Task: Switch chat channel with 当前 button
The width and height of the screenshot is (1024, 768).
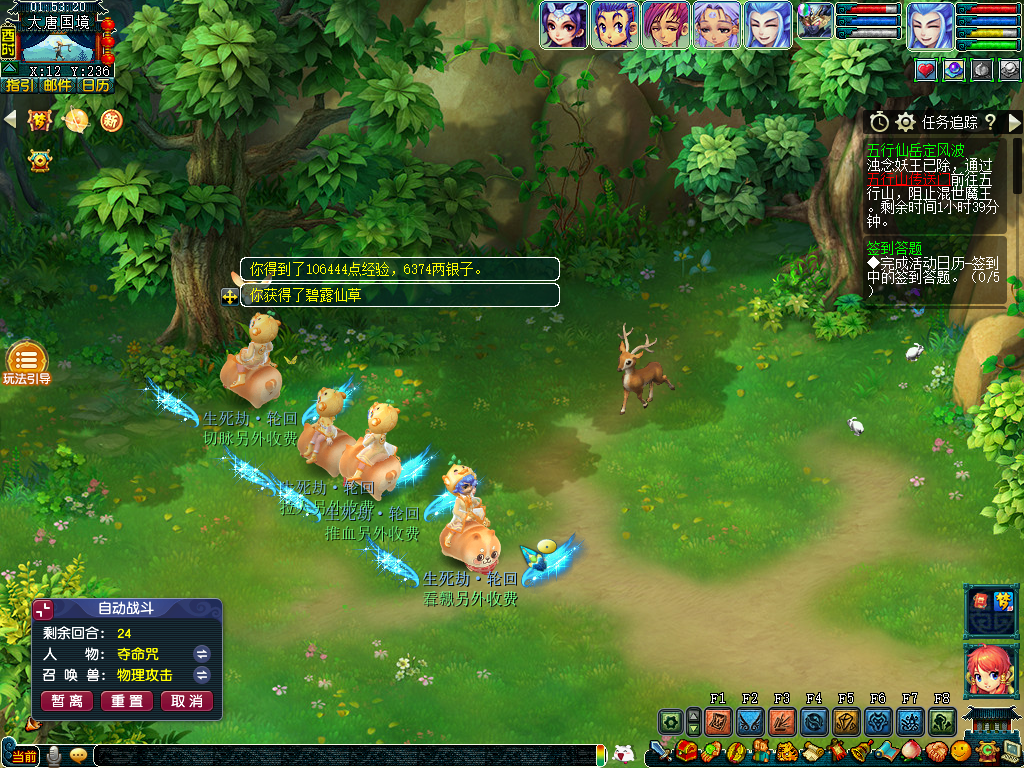Action: (x=22, y=756)
